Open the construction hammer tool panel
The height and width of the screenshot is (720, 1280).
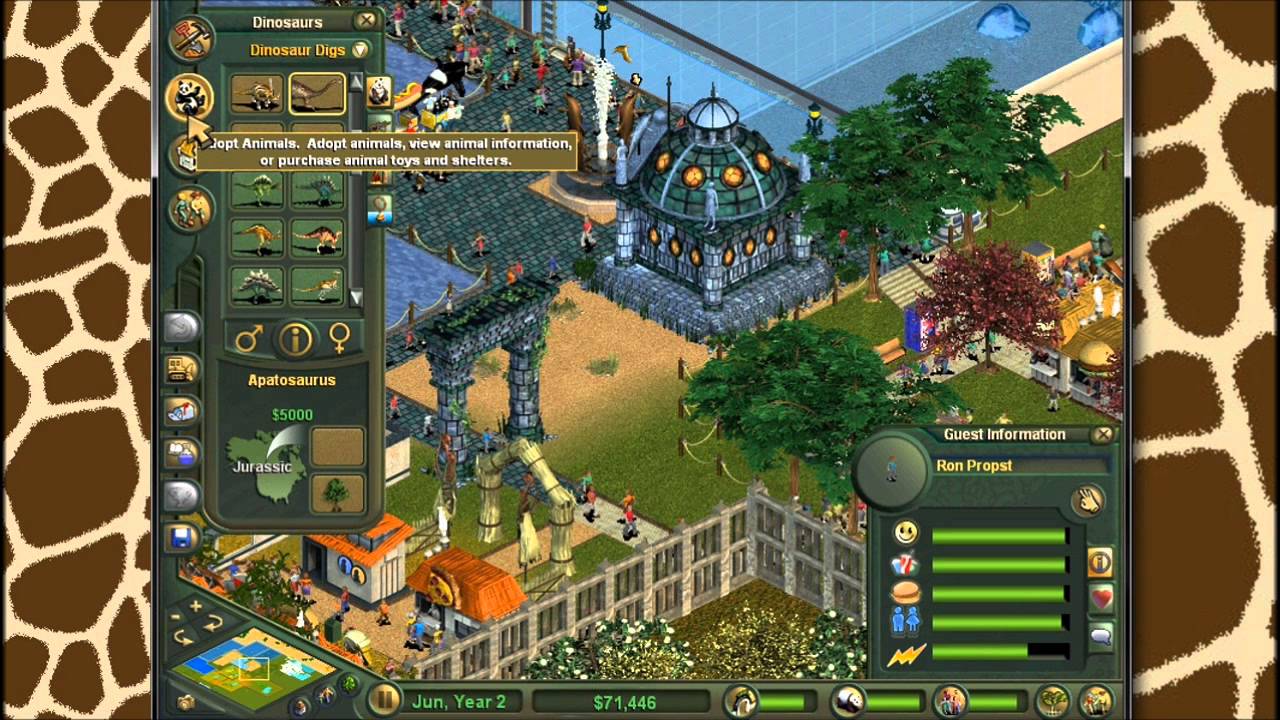(x=191, y=38)
